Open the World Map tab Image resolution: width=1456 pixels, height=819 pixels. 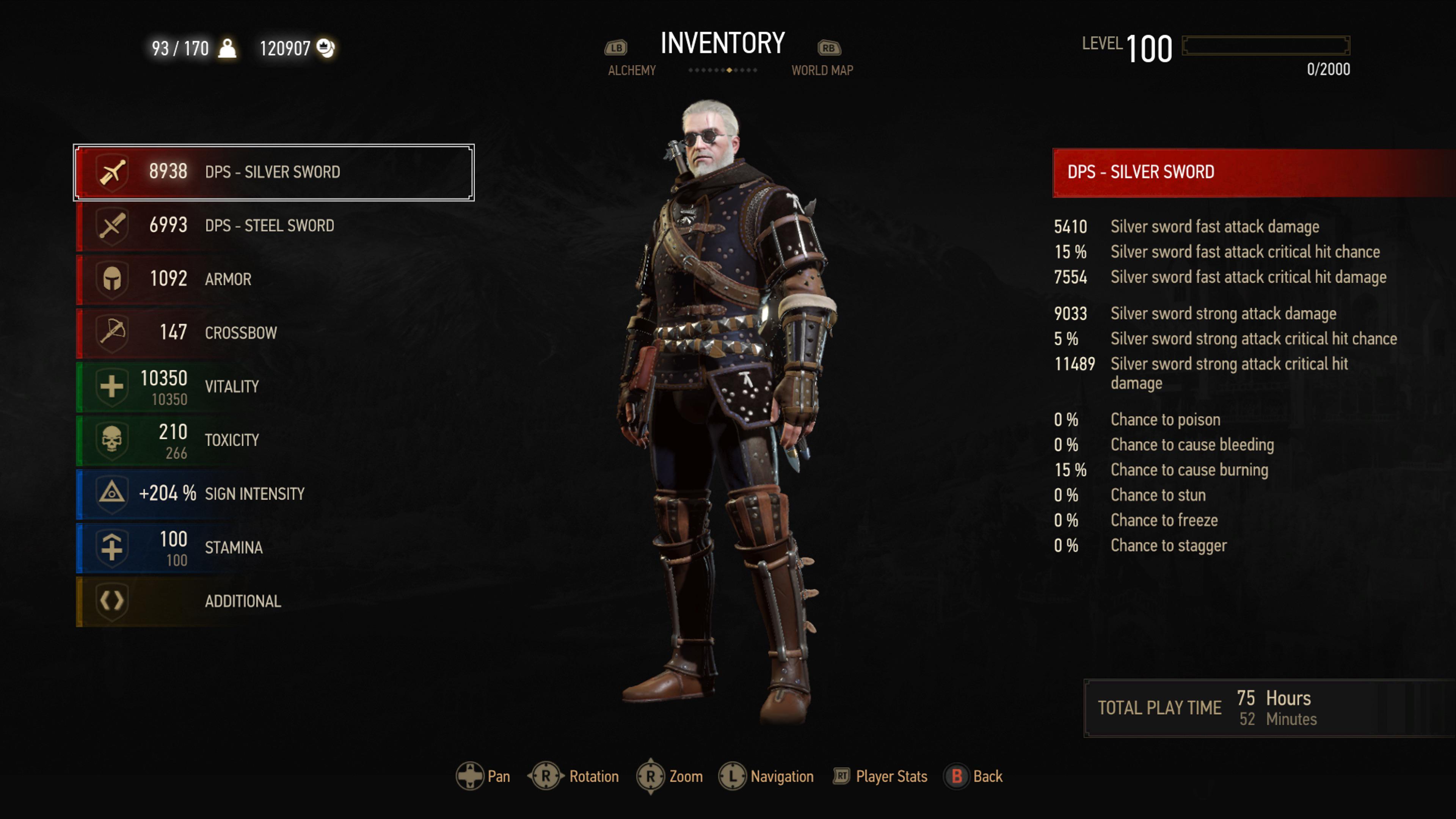point(822,70)
